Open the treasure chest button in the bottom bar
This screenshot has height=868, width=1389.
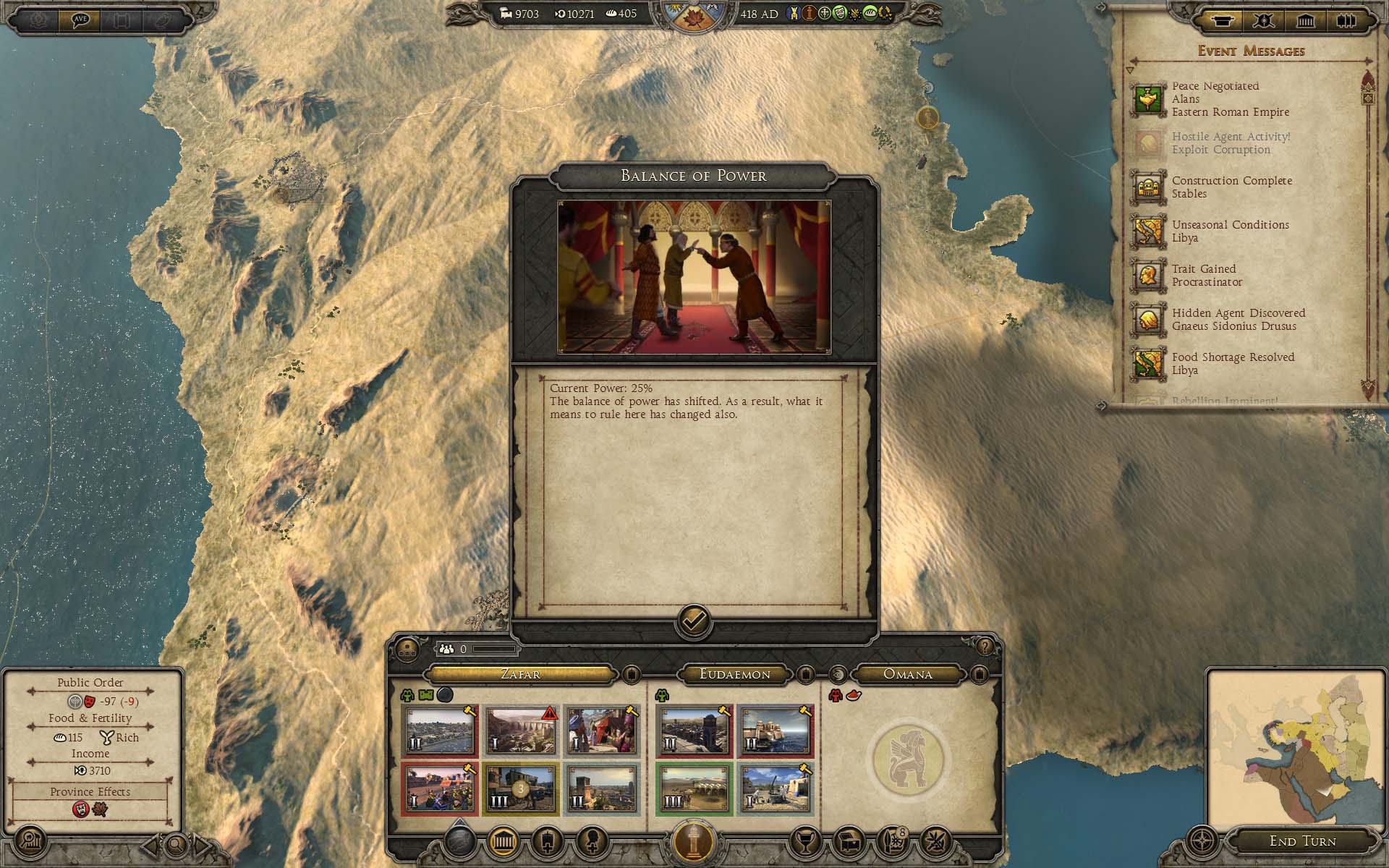pyautogui.click(x=848, y=841)
